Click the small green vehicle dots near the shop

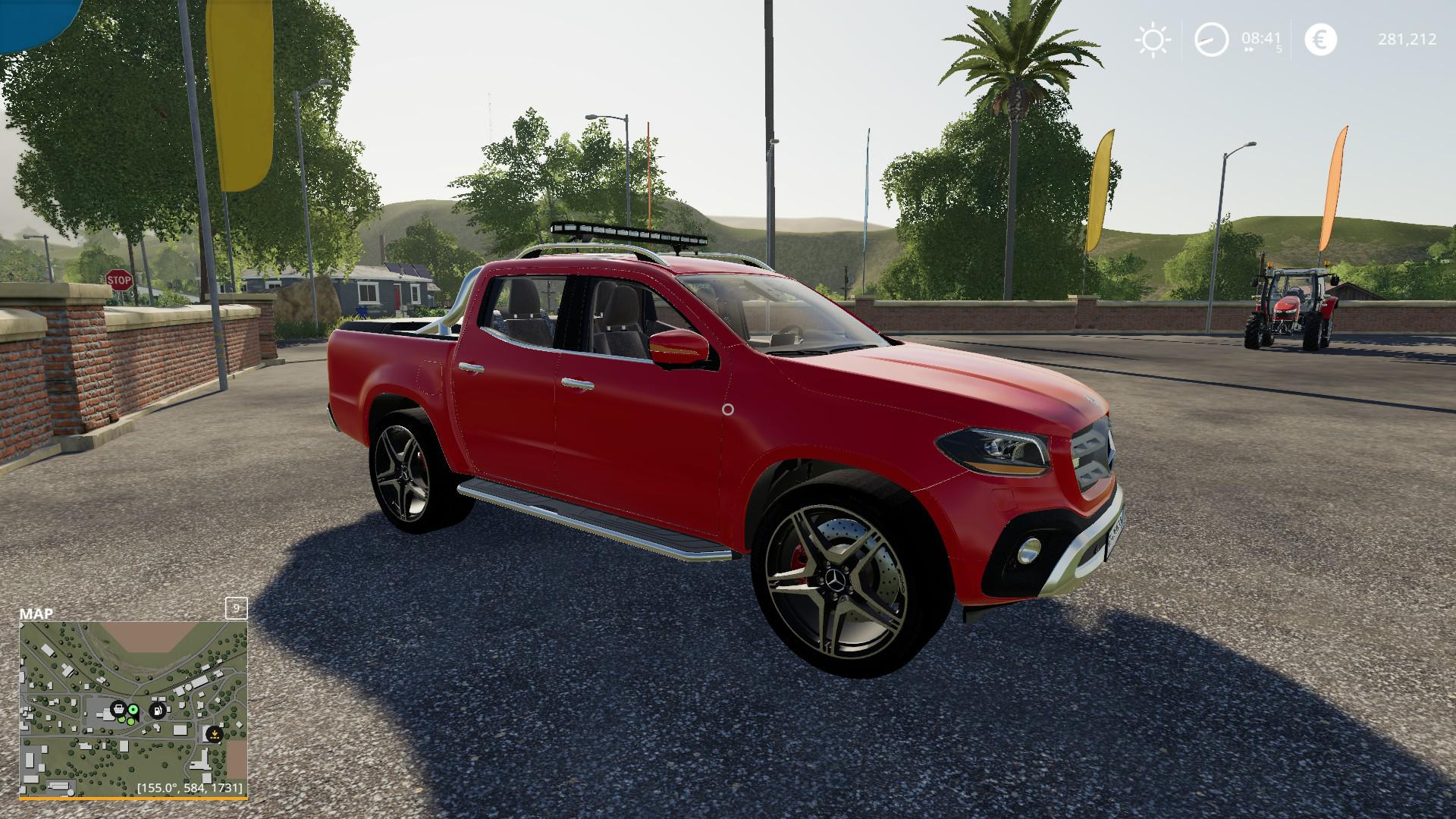127,721
